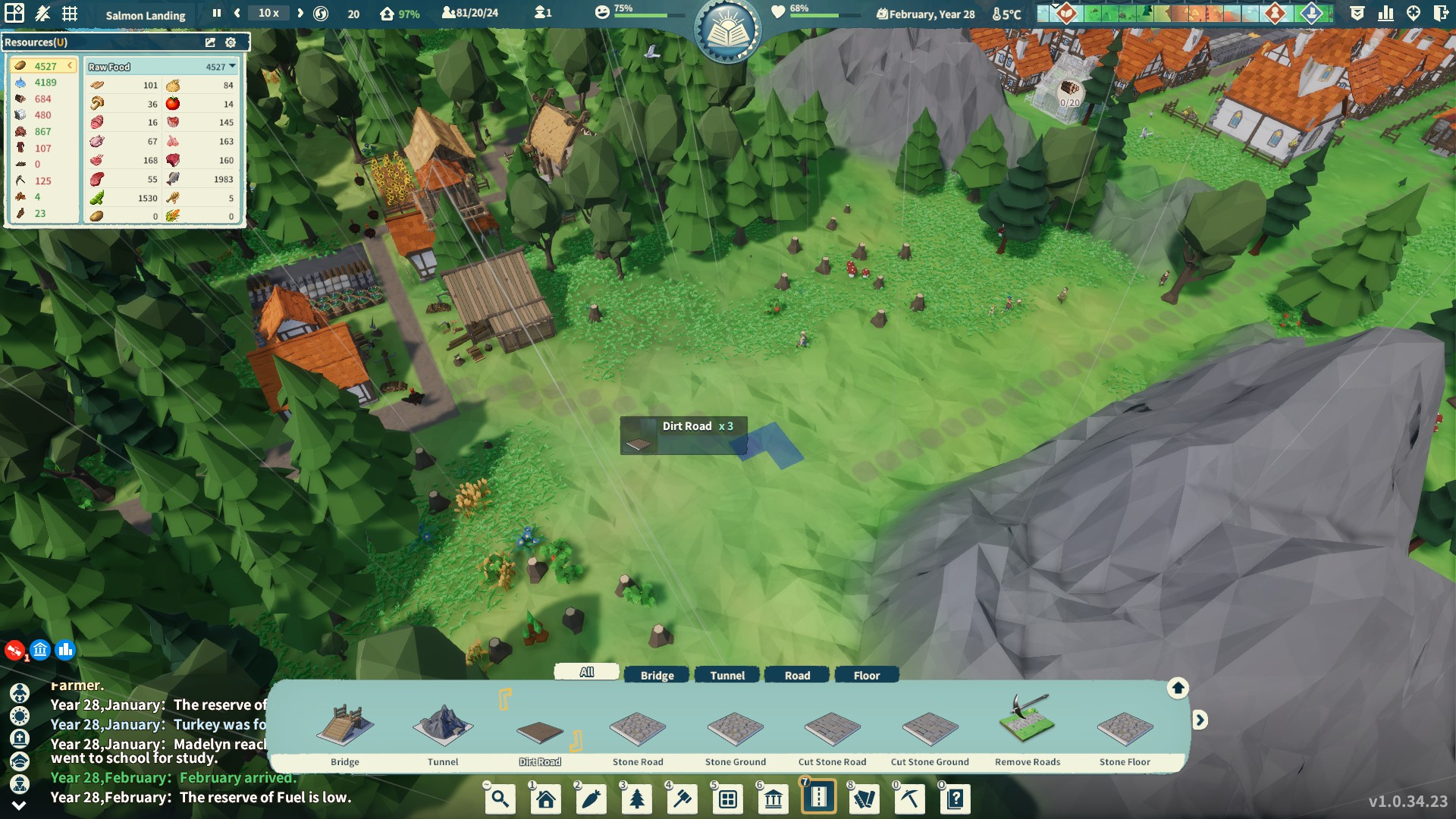This screenshot has width=1456, height=819.
Task: Open the magnifier search tool
Action: [500, 799]
